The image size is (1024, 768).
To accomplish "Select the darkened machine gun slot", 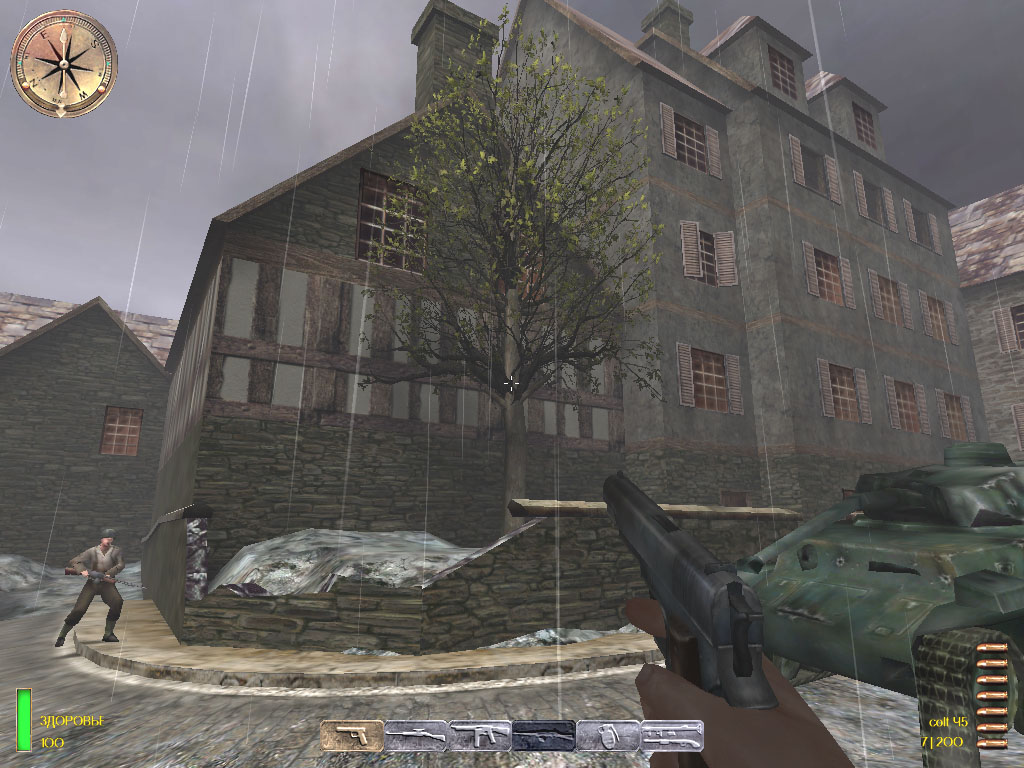I will pyautogui.click(x=544, y=736).
